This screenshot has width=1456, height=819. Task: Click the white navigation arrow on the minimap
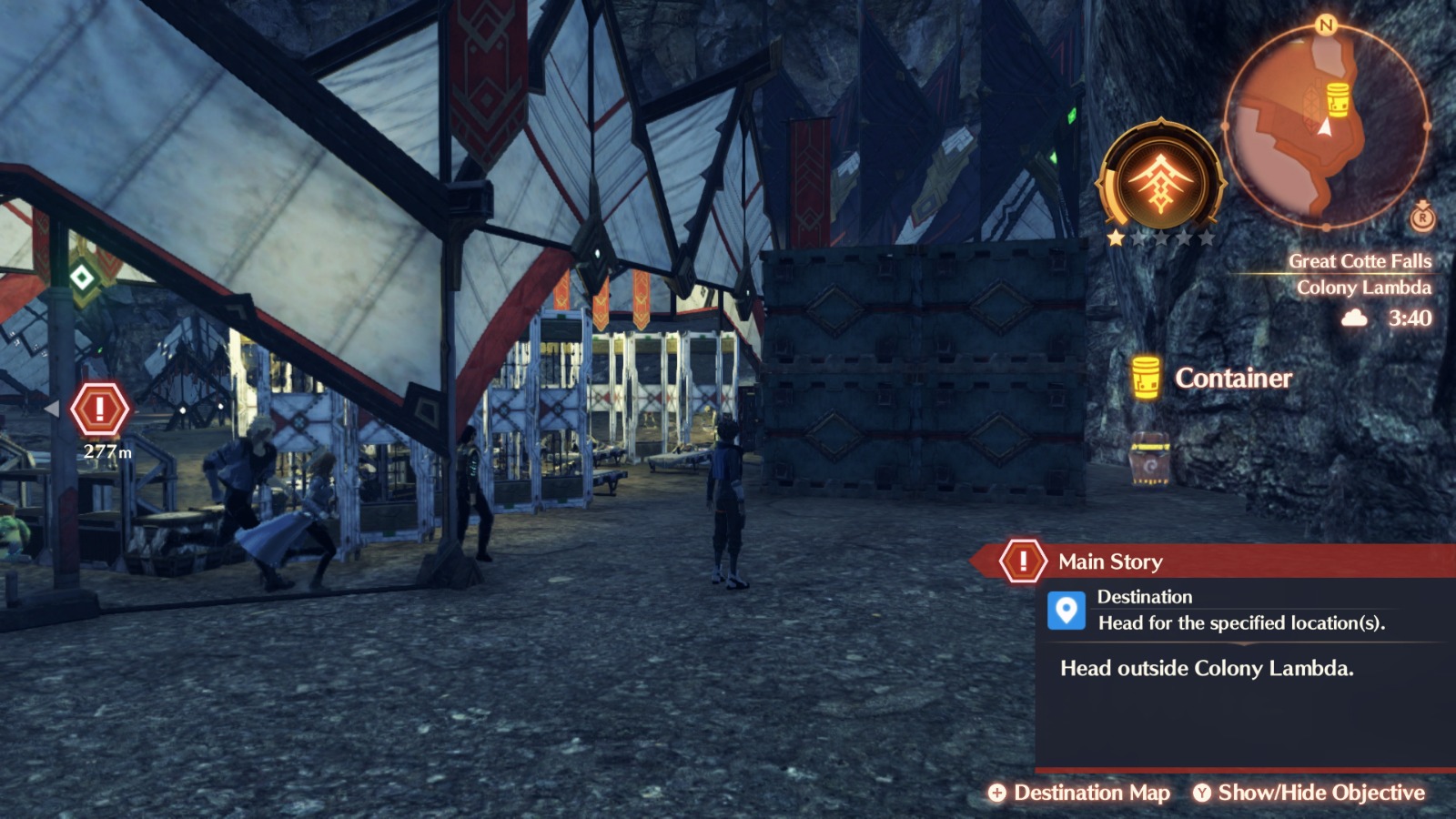tap(1324, 129)
